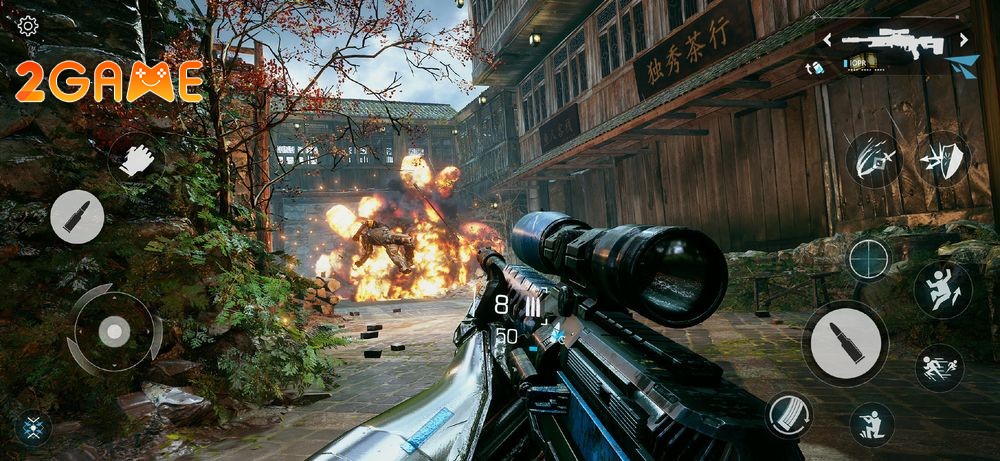This screenshot has width=1000, height=461.
Task: Activate the sprint dash button
Action: [940, 368]
